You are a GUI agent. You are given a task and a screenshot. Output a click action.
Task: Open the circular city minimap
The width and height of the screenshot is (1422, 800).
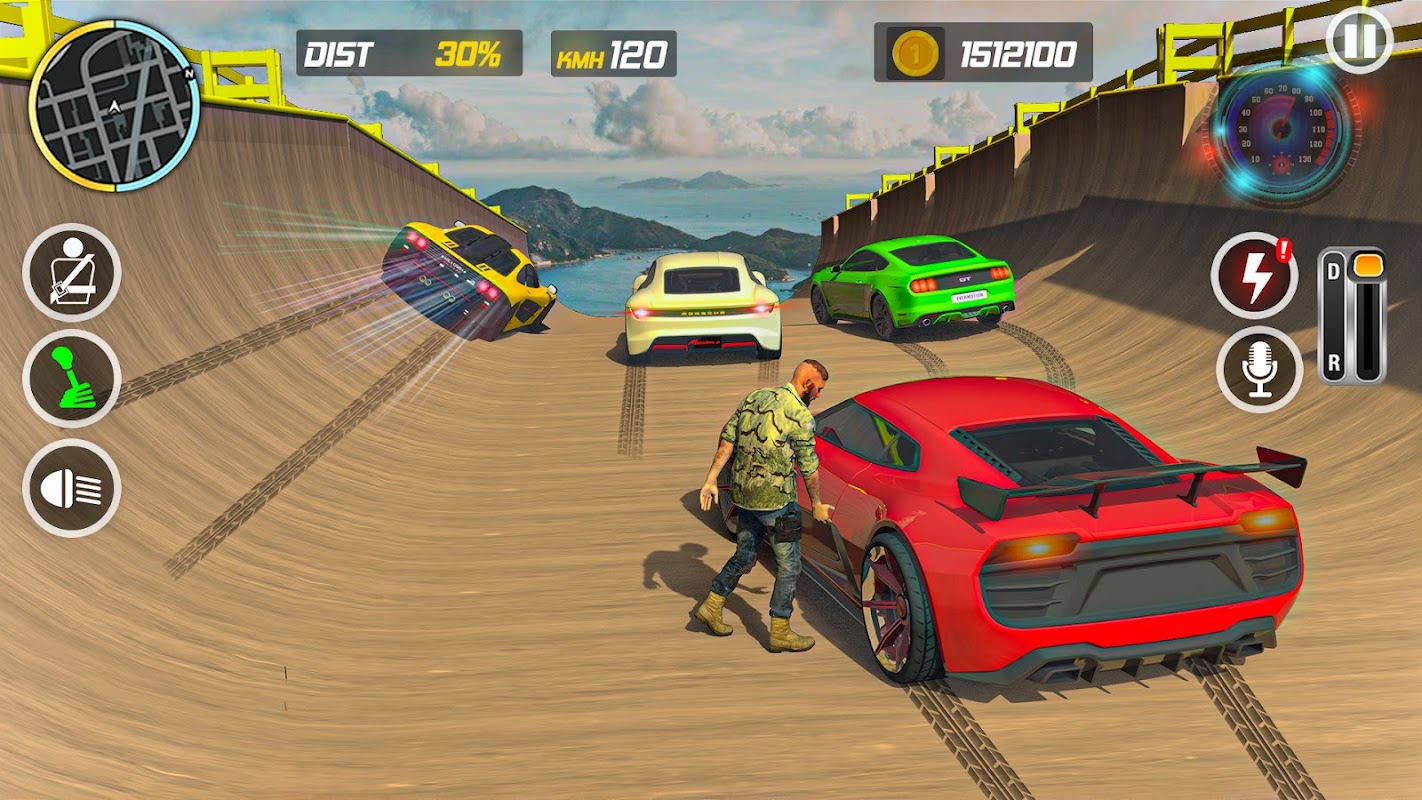click(114, 104)
